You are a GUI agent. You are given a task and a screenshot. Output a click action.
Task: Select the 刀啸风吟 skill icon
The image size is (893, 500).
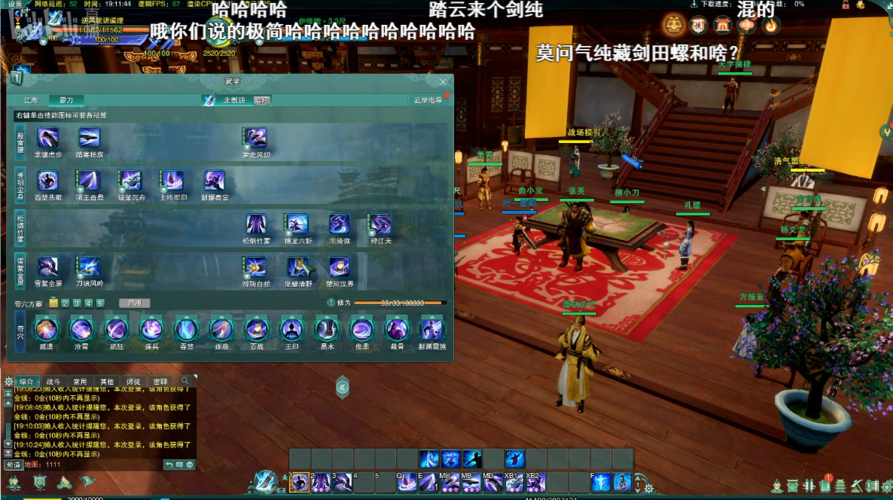pyautogui.click(x=89, y=267)
